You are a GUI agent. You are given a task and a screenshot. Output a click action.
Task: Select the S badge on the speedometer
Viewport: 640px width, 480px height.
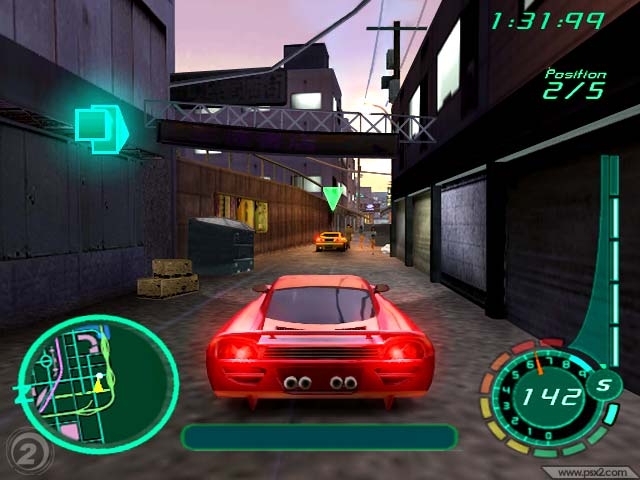(x=604, y=386)
